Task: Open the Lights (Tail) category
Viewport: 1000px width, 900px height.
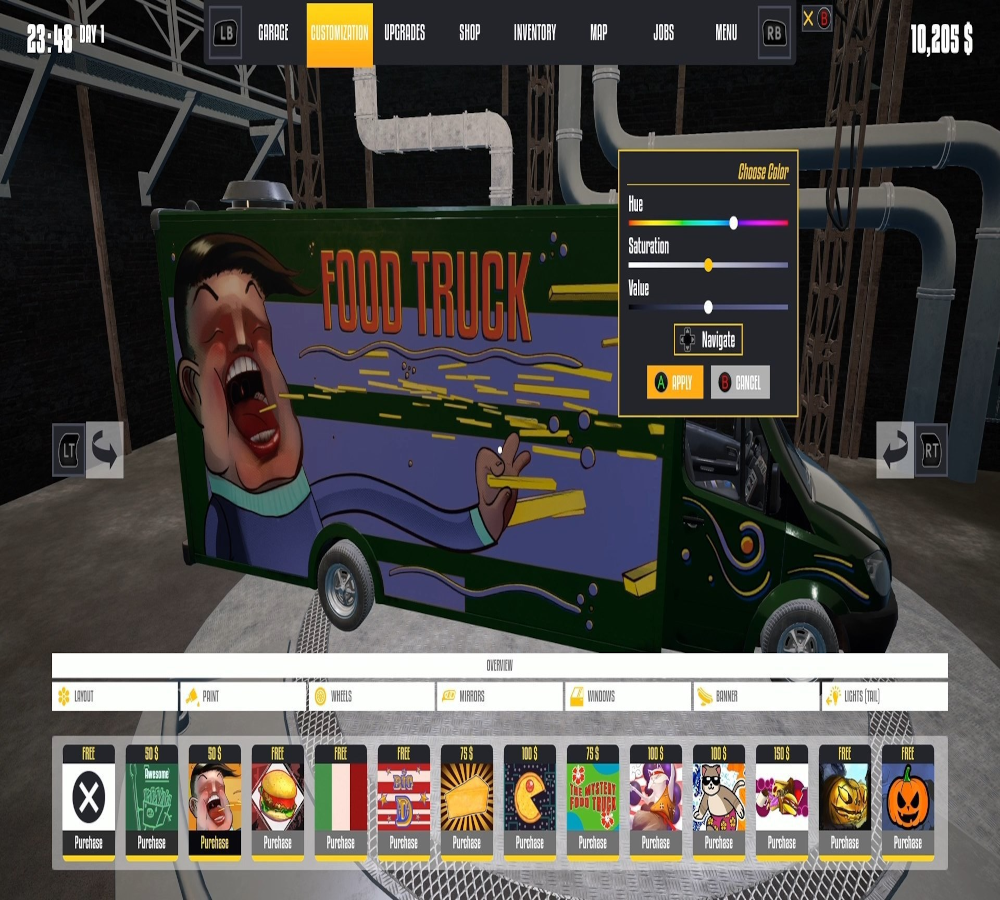Action: coord(884,696)
